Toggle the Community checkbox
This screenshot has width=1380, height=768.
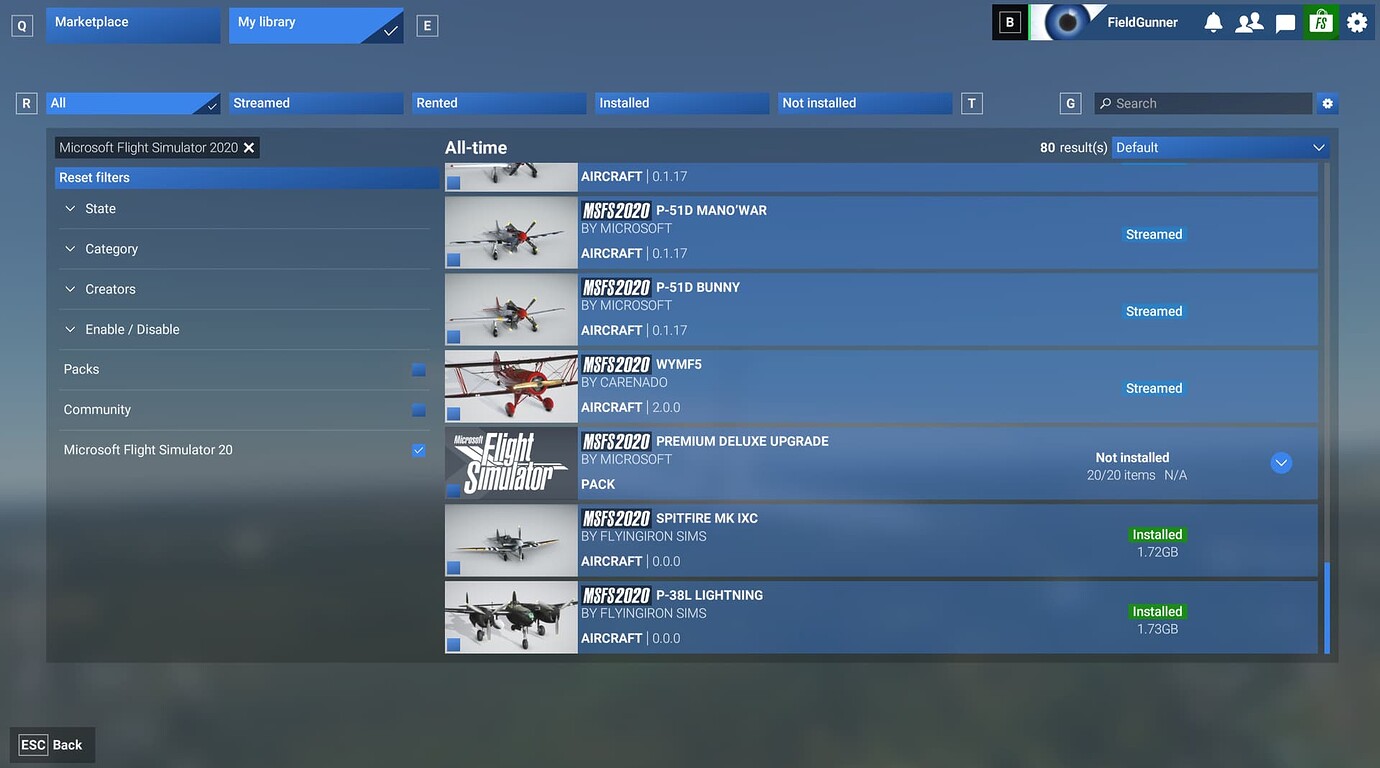point(418,410)
